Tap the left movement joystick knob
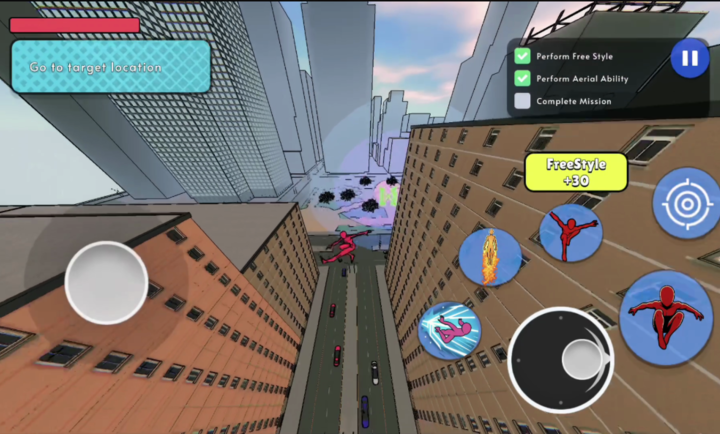Image resolution: width=720 pixels, height=434 pixels. pyautogui.click(x=106, y=282)
